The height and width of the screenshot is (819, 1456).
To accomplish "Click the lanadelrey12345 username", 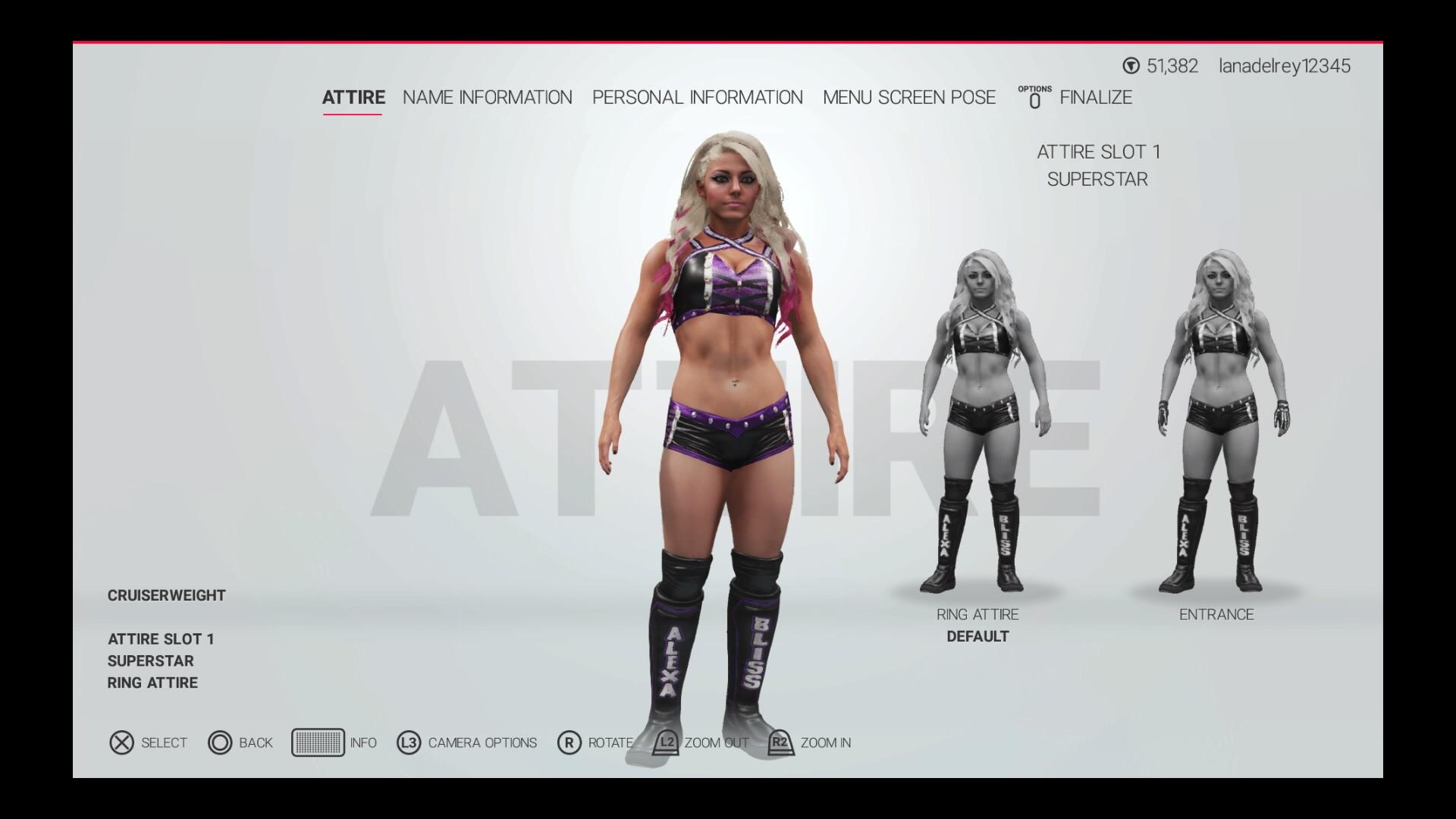I will coord(1285,66).
